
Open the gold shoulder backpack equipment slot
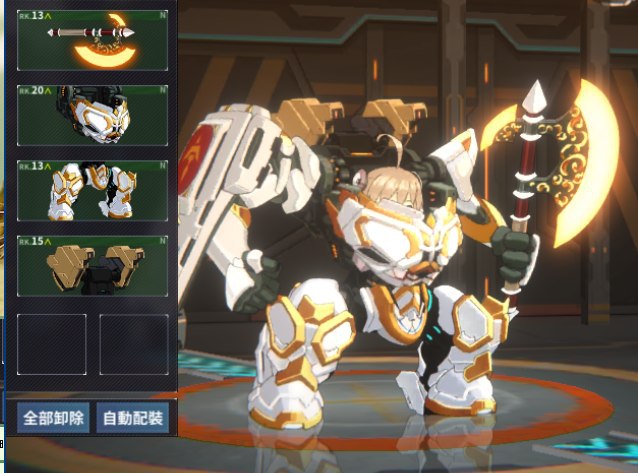[92, 266]
